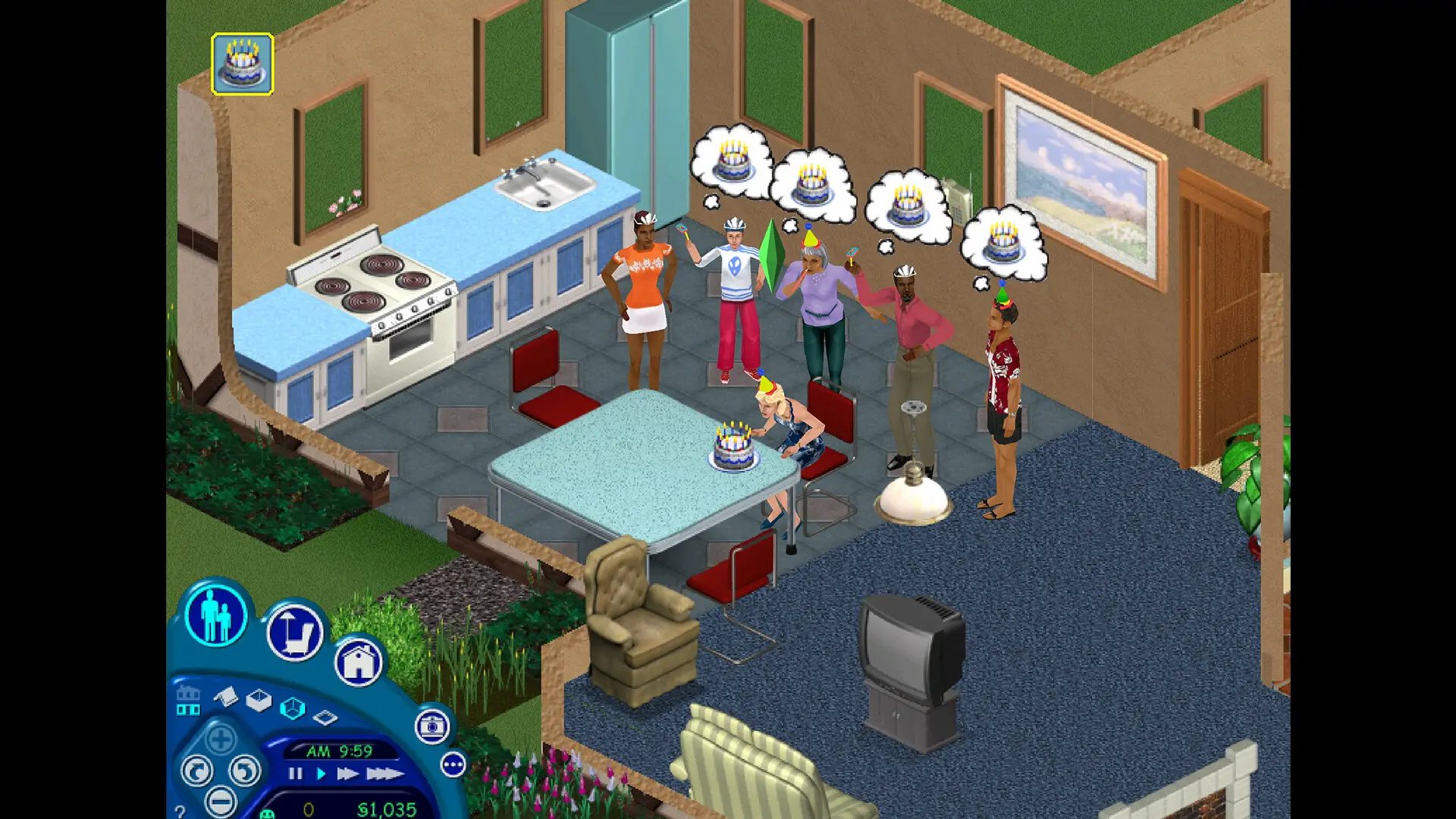Screen dimensions: 1456x819
Task: Open Build mode house icon
Action: (359, 663)
